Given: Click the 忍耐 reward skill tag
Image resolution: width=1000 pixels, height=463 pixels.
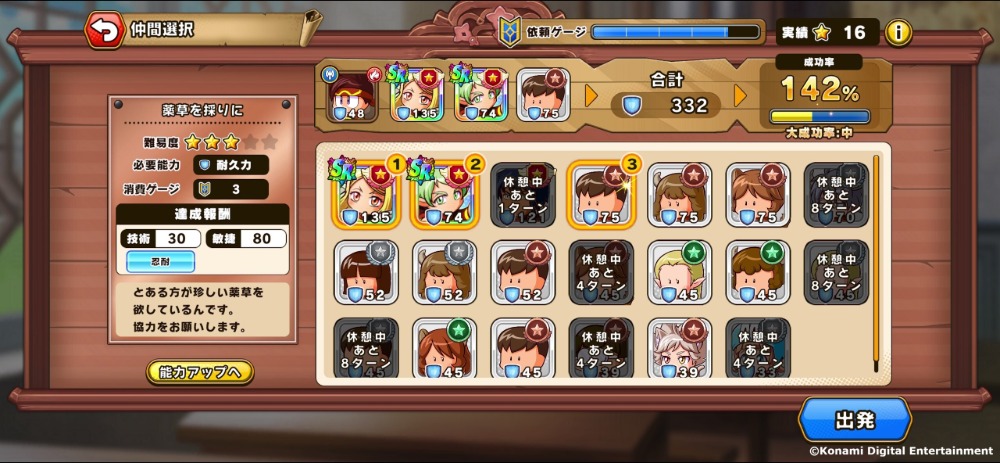Looking at the screenshot, I should 161,261.
